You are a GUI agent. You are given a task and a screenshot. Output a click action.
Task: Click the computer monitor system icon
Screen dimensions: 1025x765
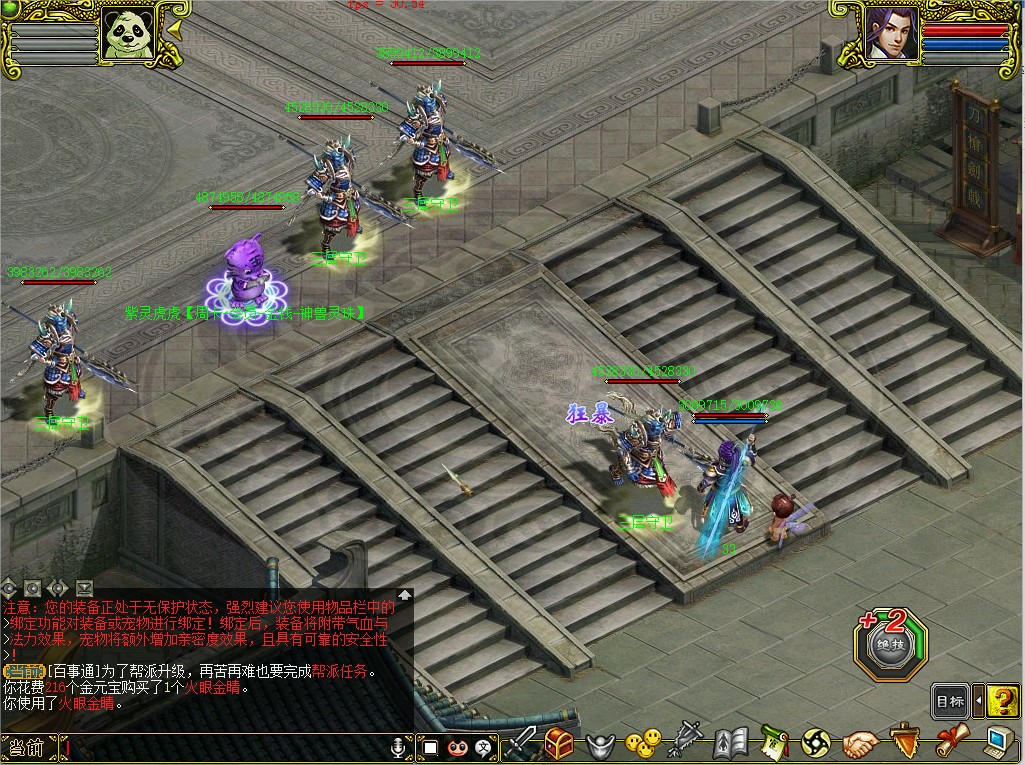click(x=999, y=741)
